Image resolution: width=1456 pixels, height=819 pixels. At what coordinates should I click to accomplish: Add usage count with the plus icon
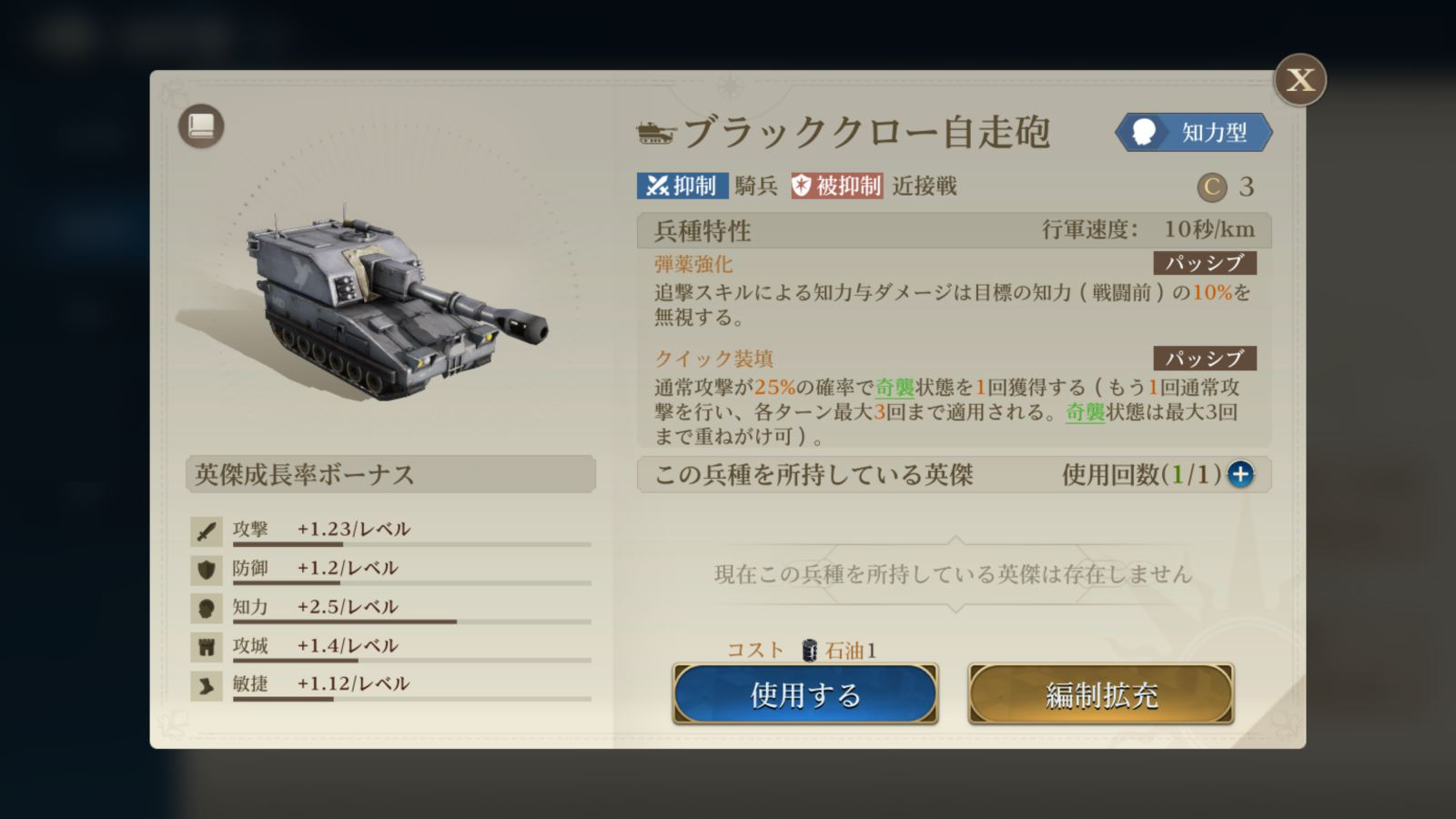tap(1240, 474)
